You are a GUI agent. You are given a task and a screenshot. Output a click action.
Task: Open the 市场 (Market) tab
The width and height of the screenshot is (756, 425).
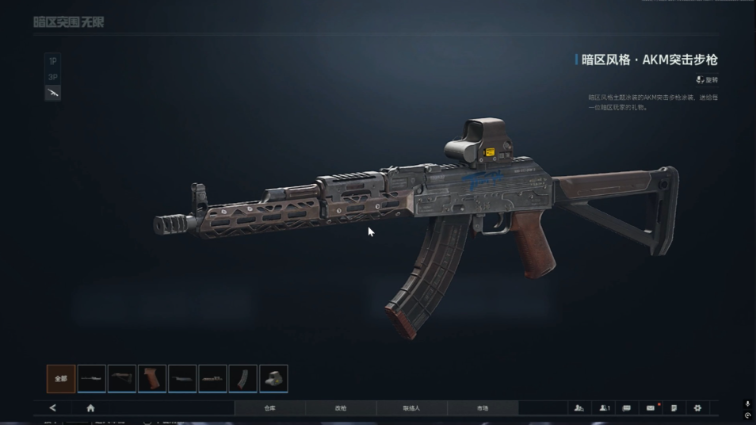tap(482, 408)
